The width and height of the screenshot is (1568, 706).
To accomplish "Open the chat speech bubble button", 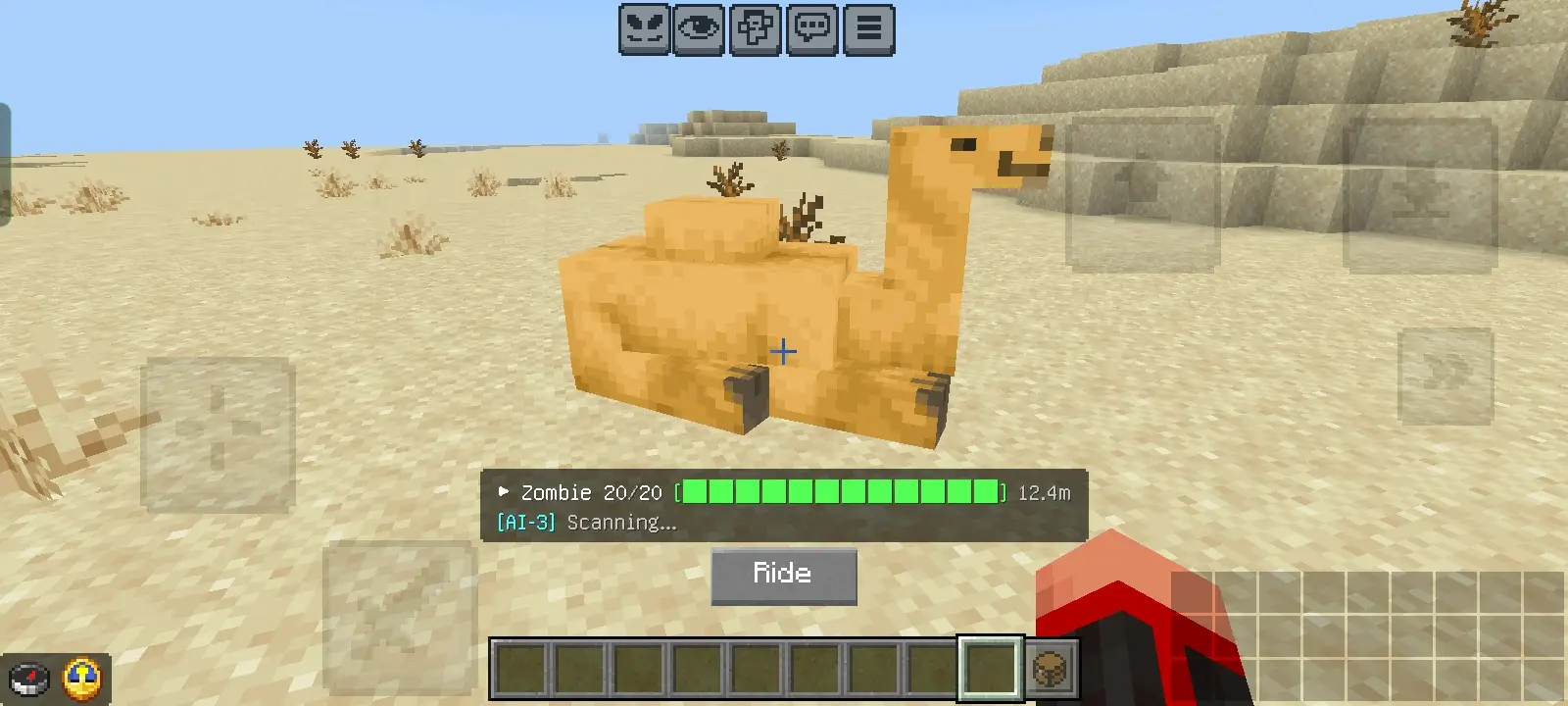I will [x=812, y=29].
